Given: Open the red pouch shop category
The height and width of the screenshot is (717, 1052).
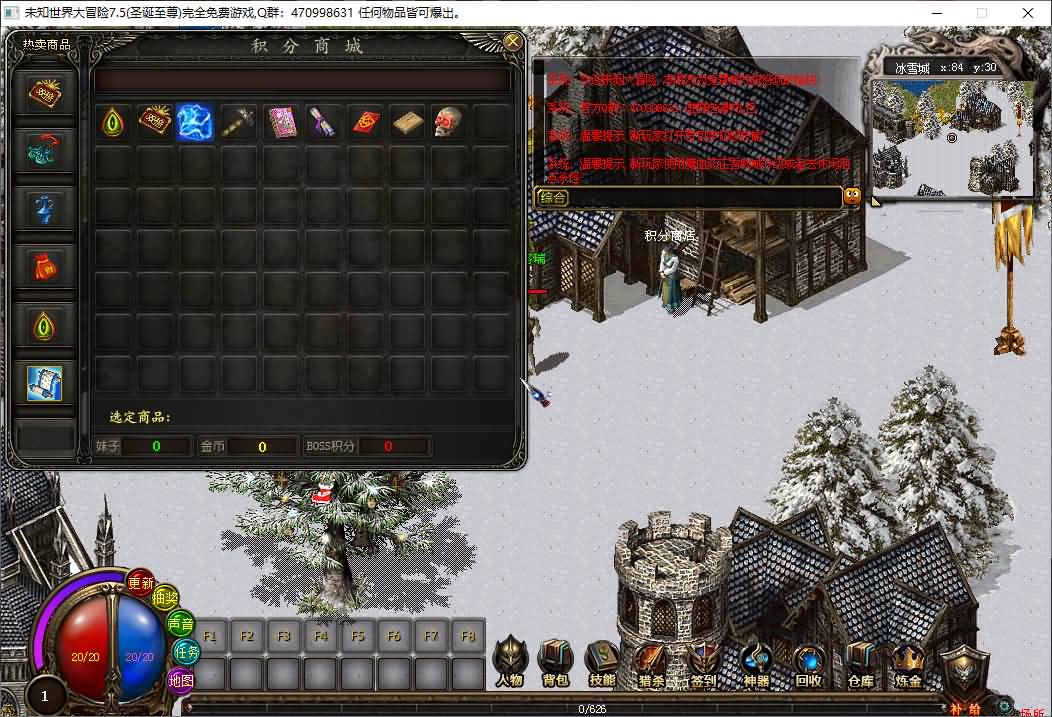Looking at the screenshot, I should pyautogui.click(x=45, y=267).
